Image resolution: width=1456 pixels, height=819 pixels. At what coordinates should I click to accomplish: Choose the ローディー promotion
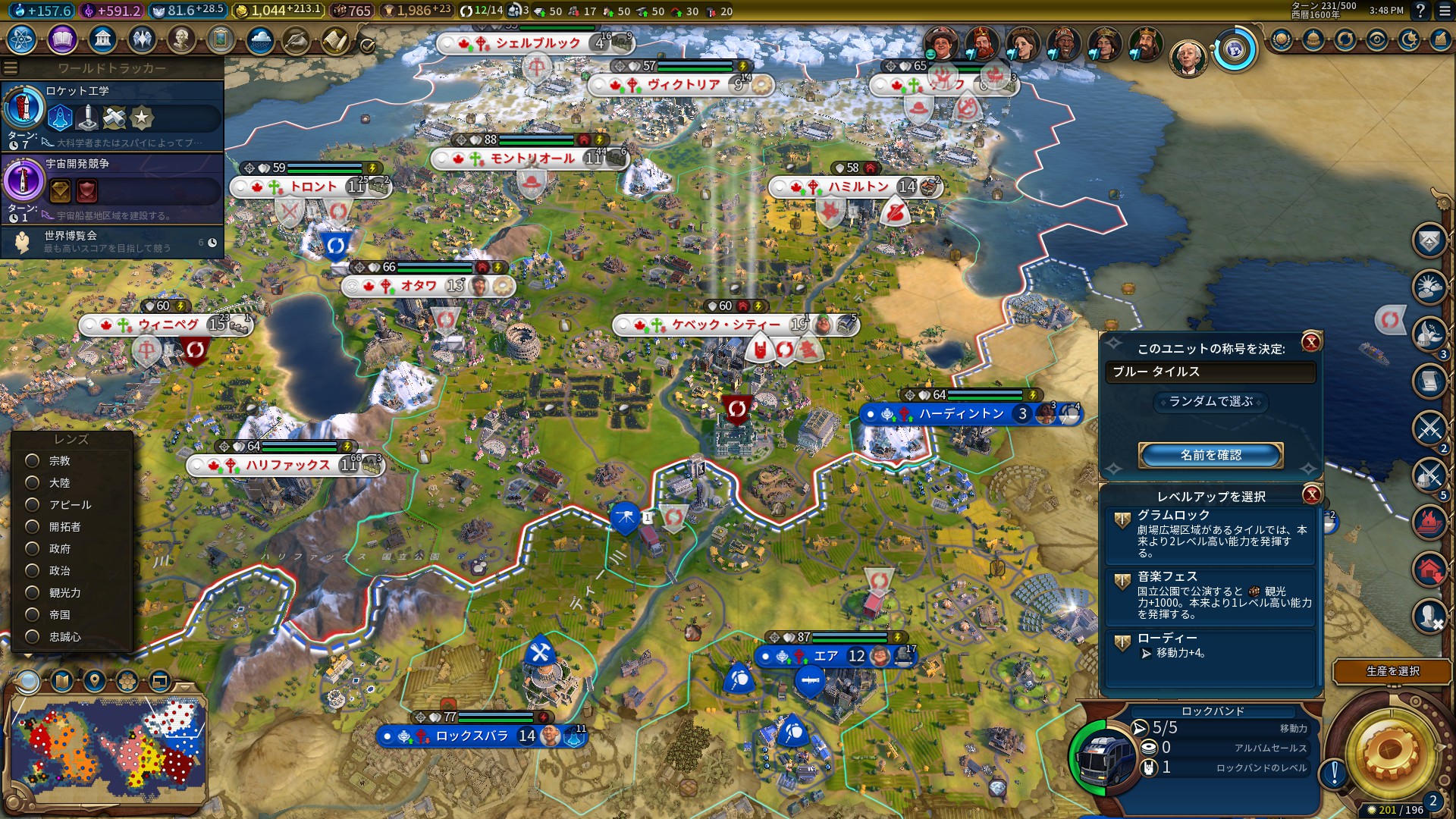coord(1210,646)
